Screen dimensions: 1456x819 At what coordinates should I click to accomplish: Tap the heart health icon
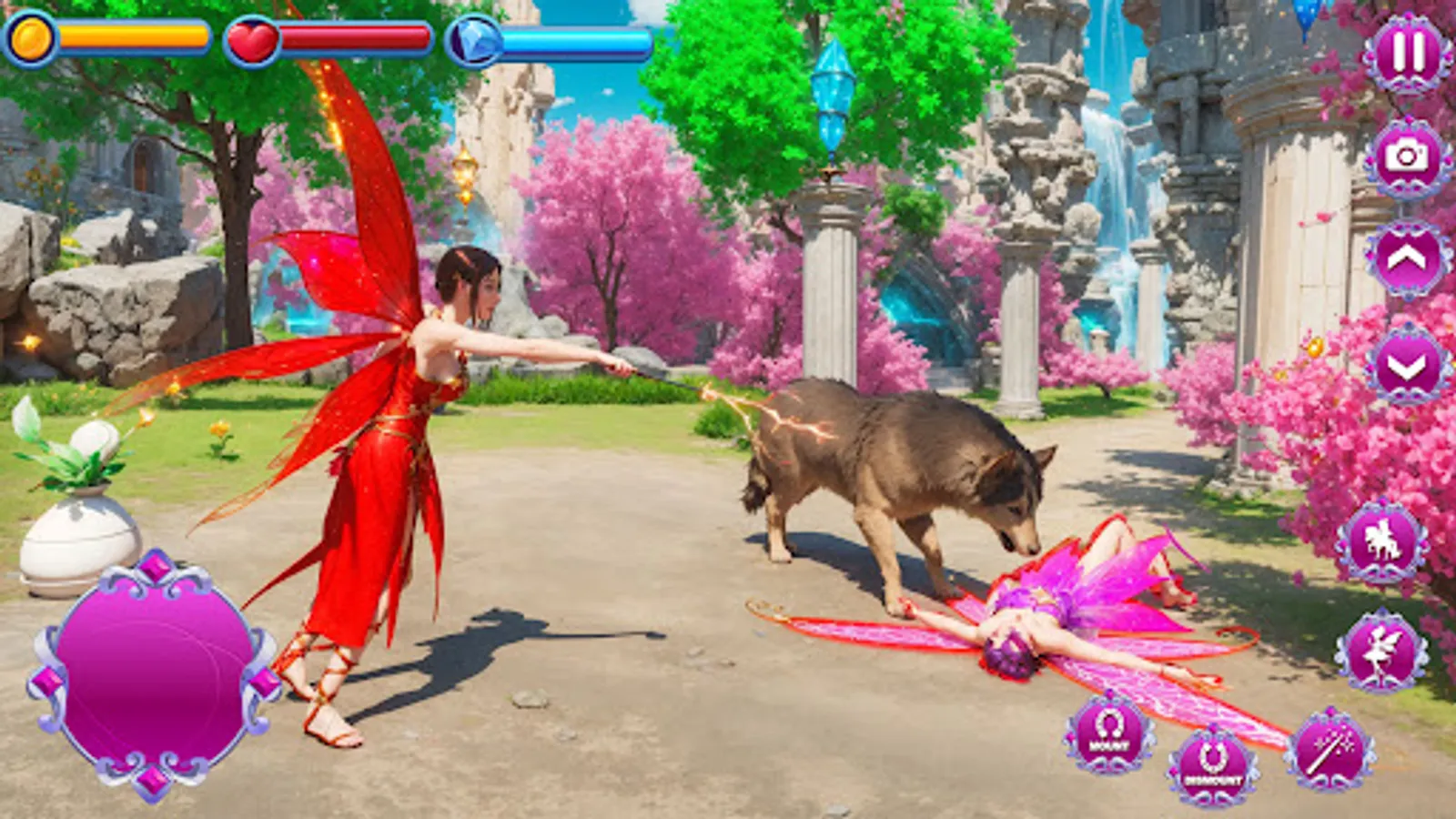click(252, 38)
